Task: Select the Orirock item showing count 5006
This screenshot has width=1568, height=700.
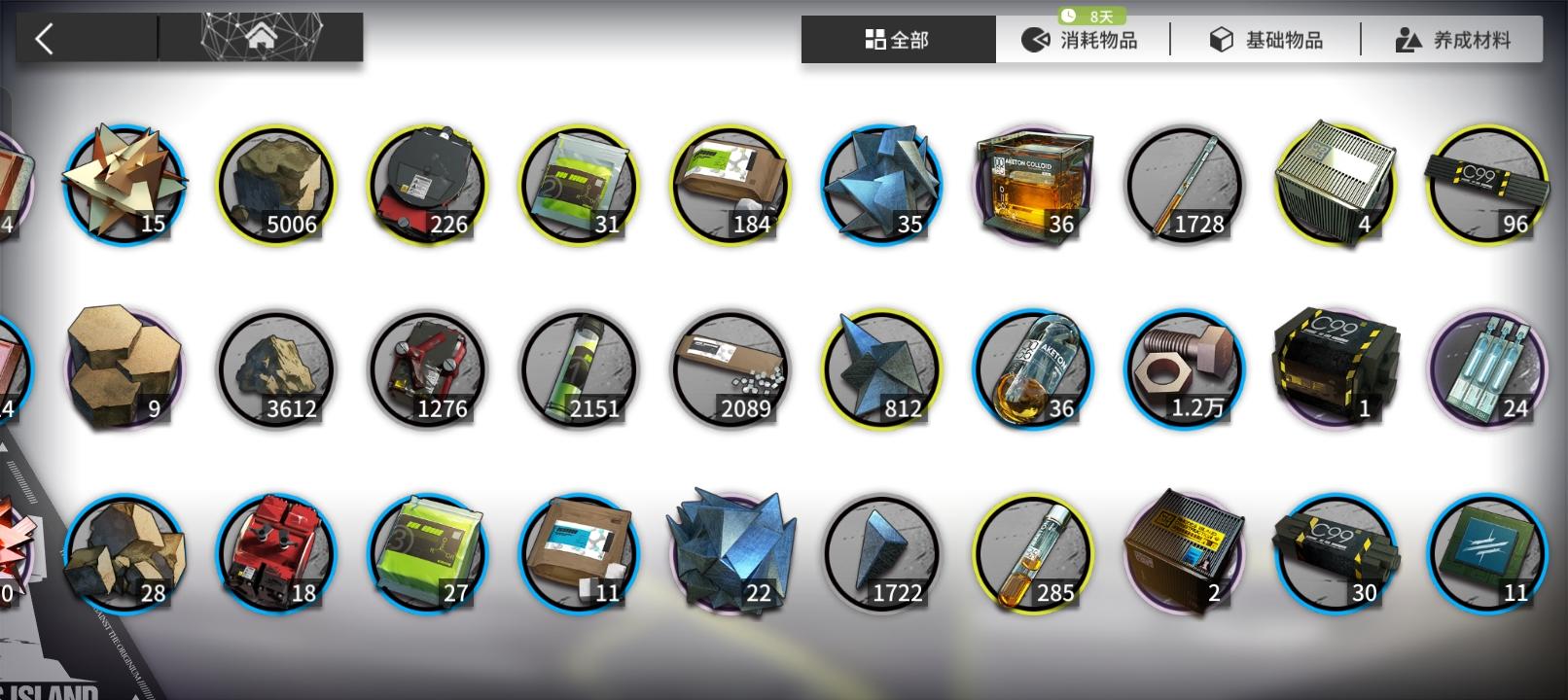Action: tap(275, 185)
